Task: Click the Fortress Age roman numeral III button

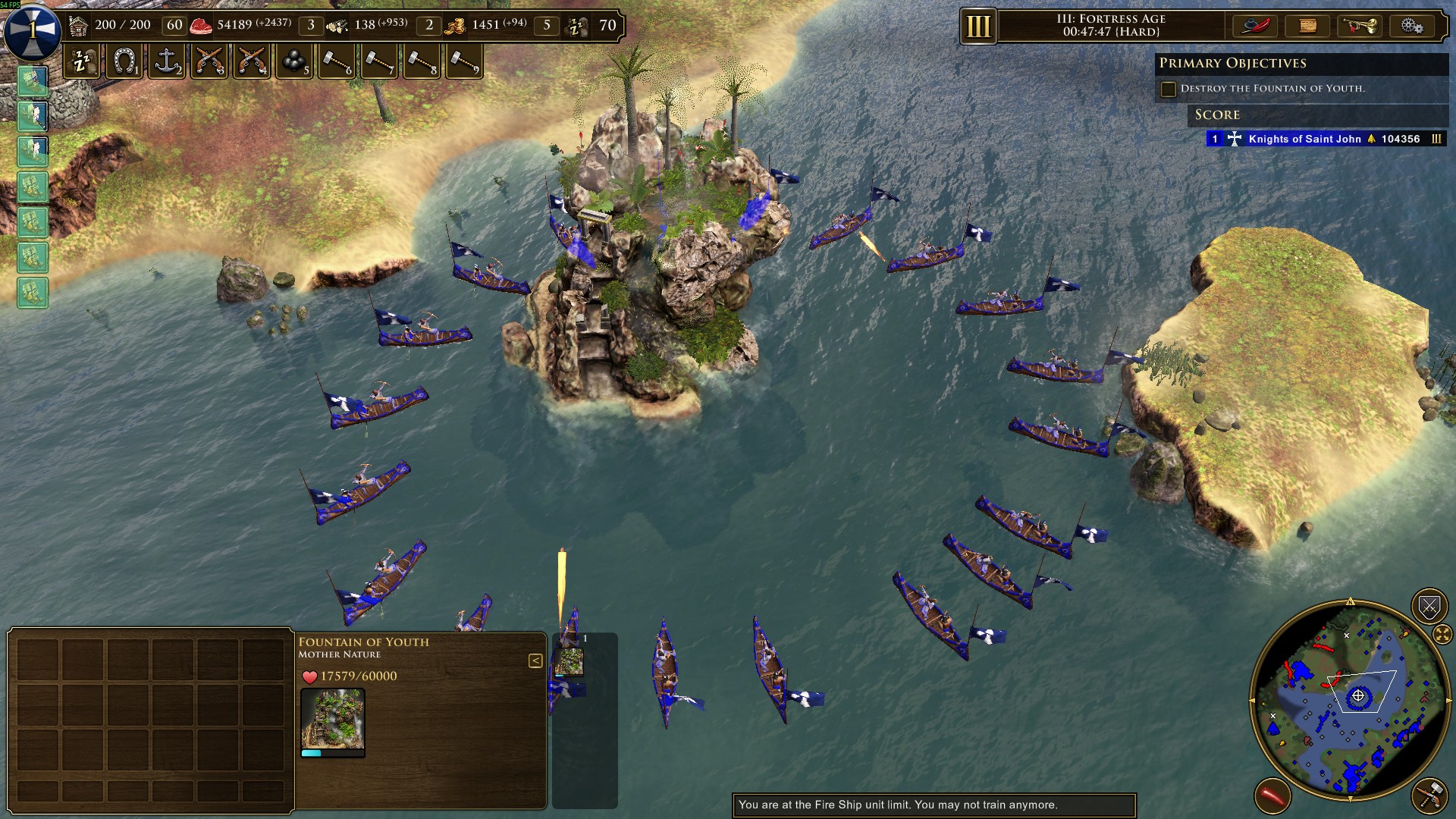Action: tap(978, 27)
